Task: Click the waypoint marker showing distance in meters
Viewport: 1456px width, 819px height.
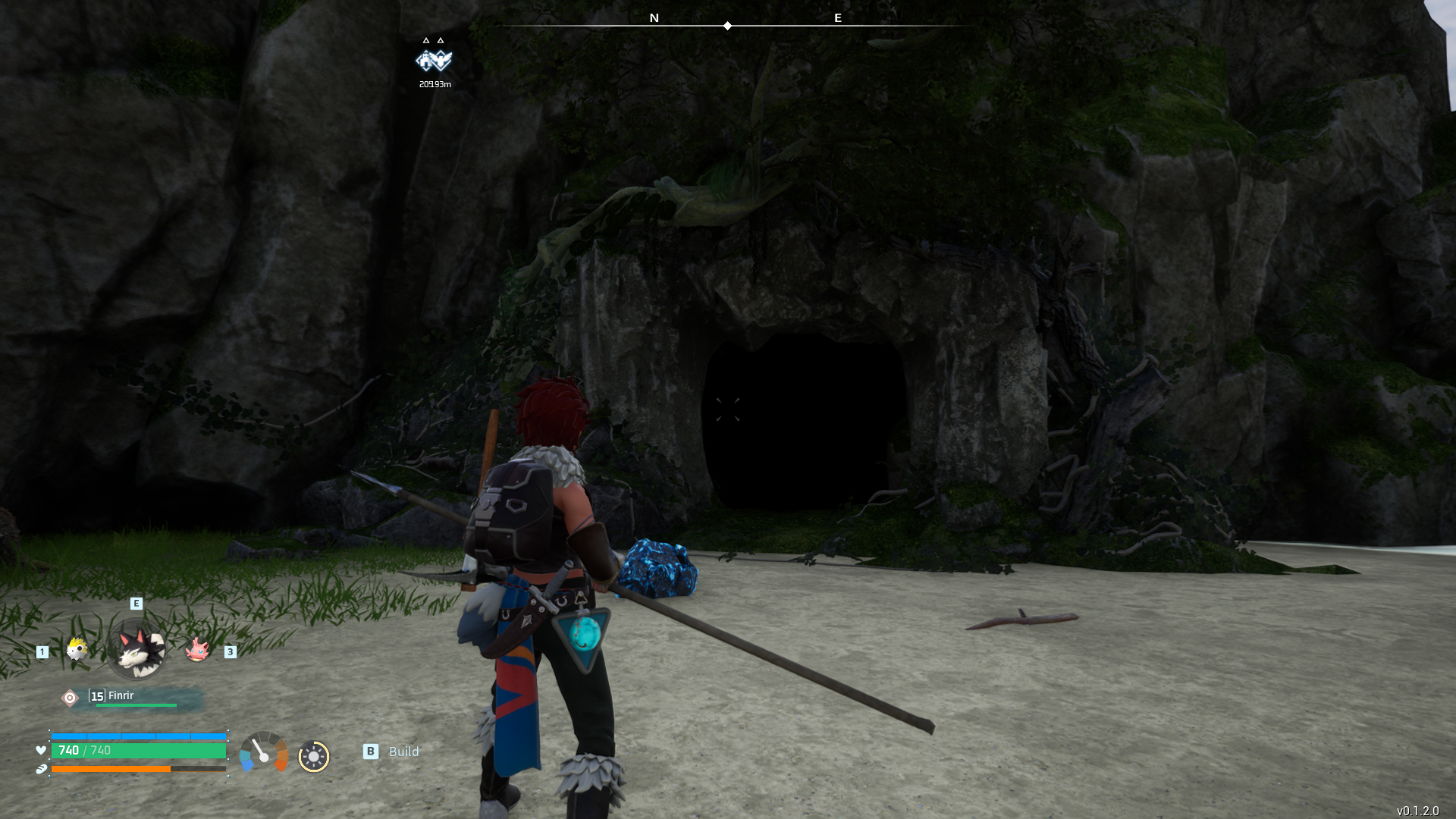Action: [x=434, y=61]
